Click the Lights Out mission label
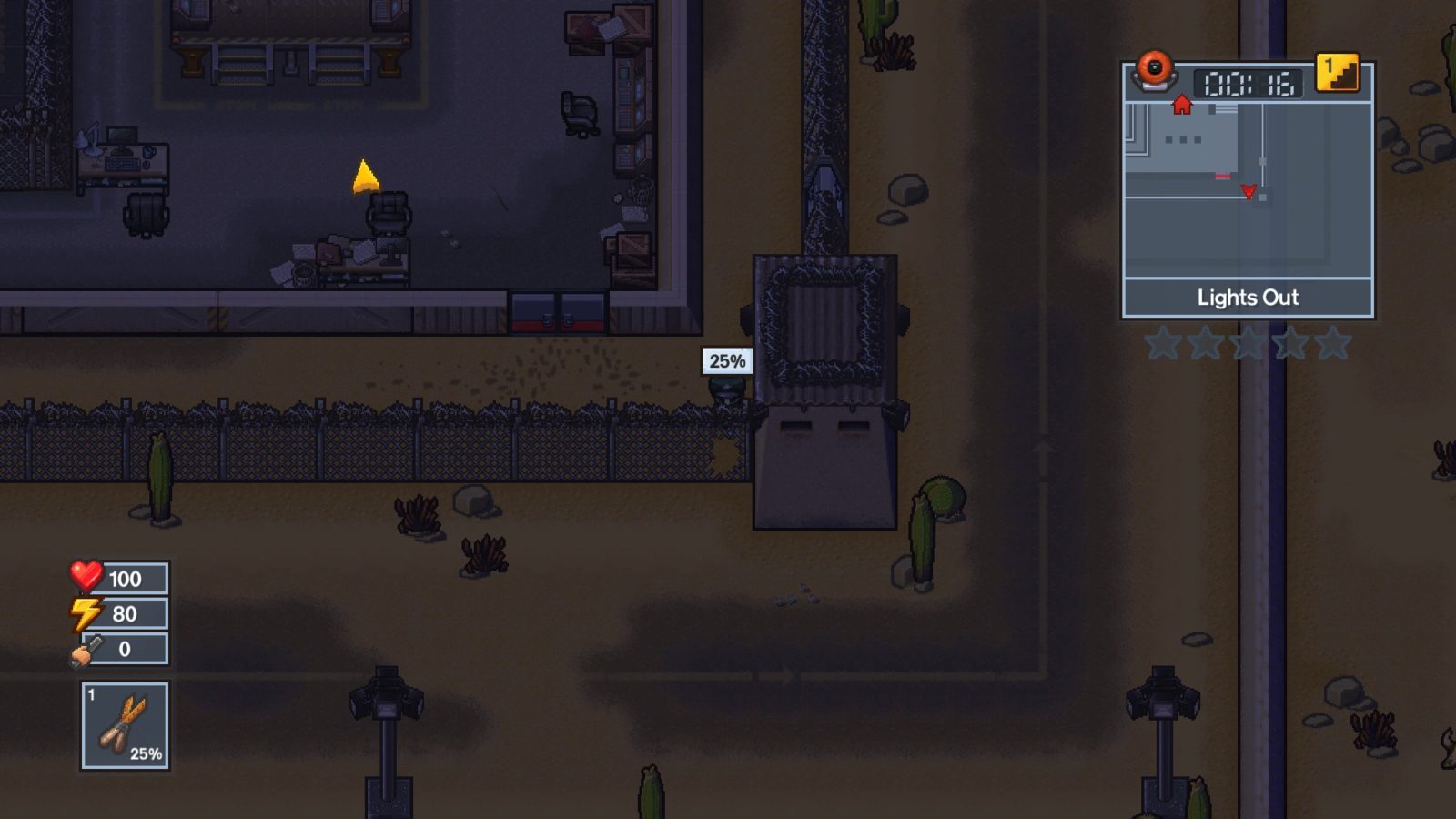1456x819 pixels. (x=1247, y=298)
